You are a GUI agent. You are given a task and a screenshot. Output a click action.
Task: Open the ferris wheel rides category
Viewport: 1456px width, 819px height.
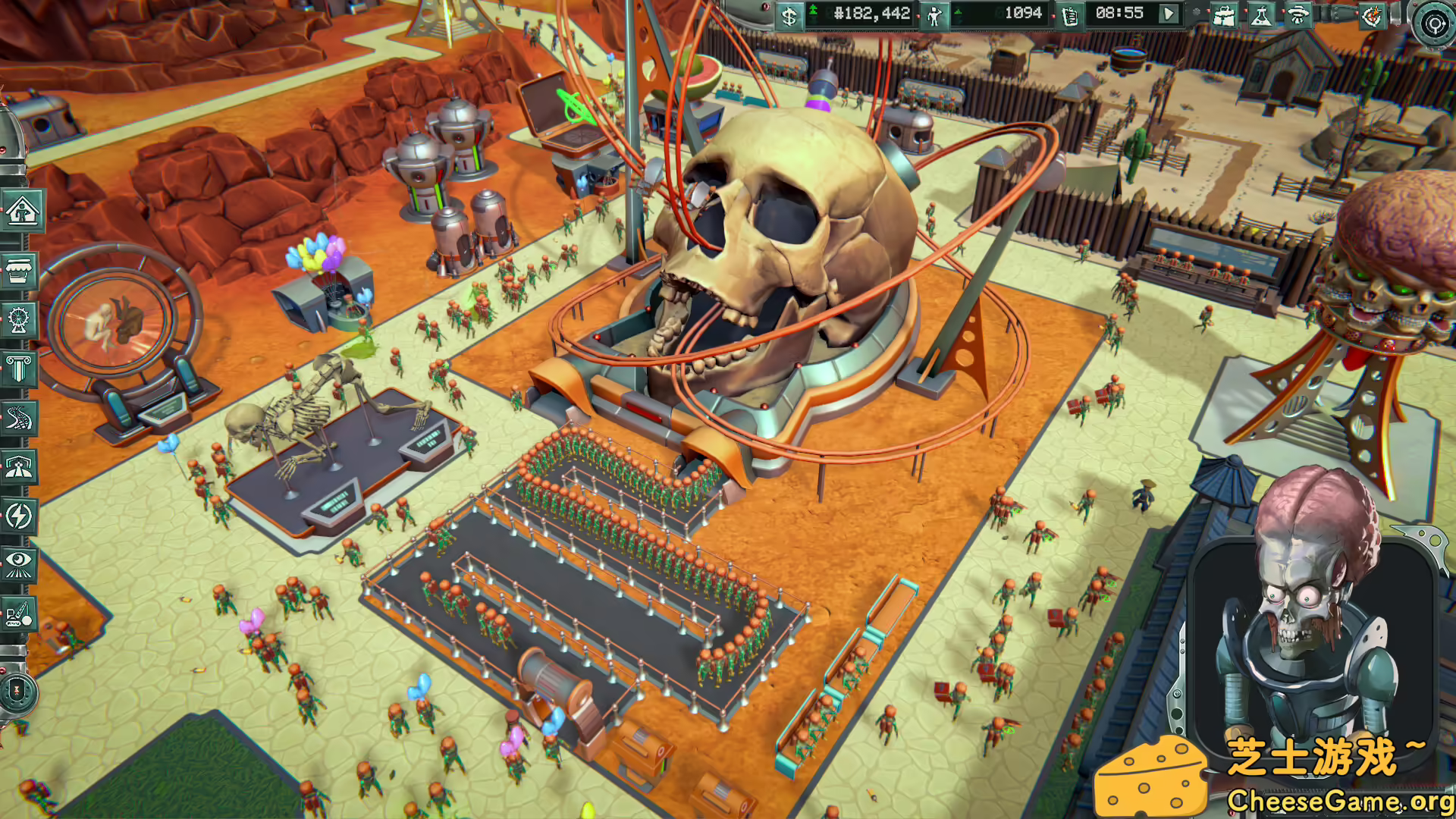click(20, 320)
